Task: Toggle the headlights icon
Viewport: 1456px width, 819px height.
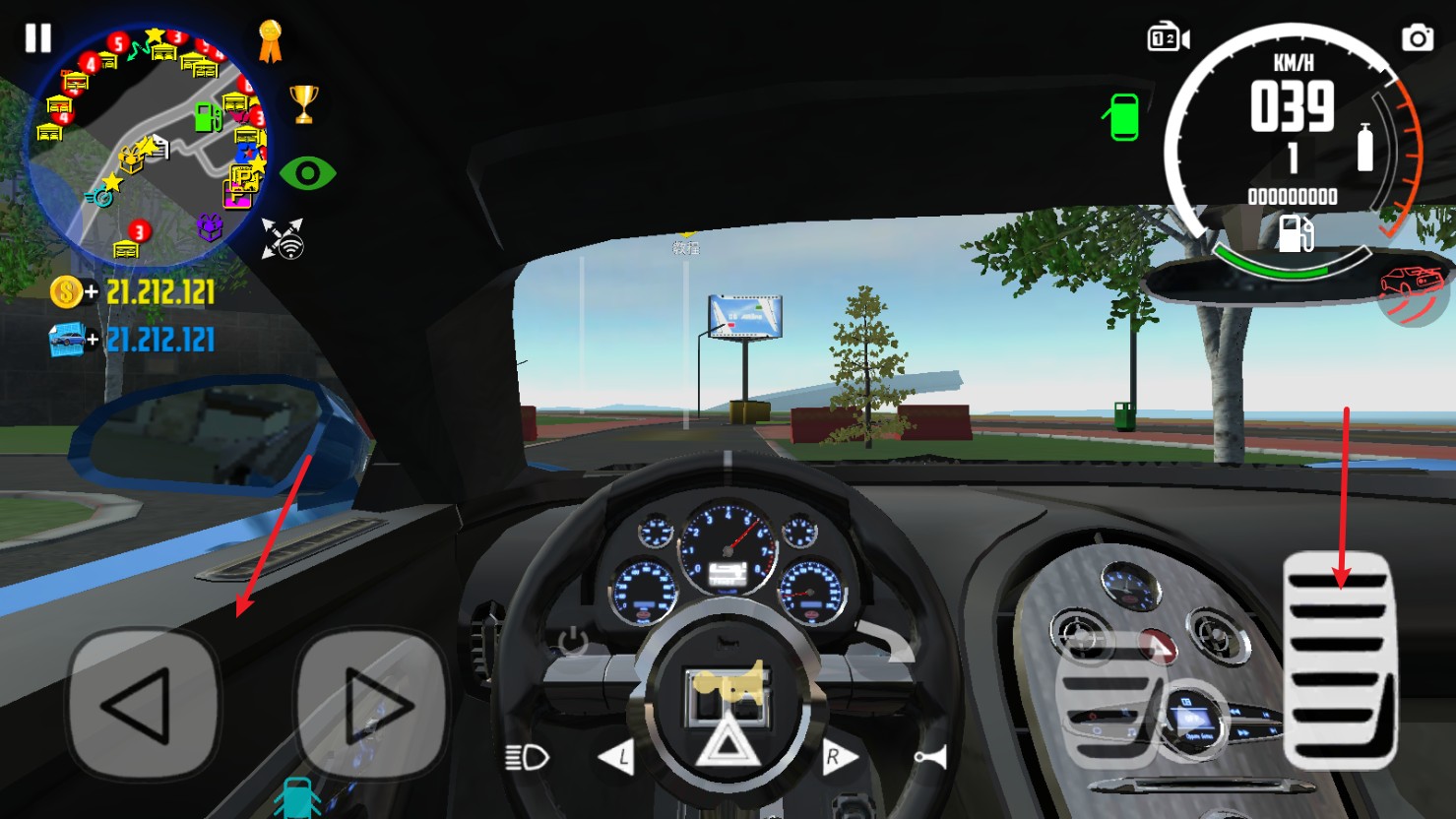Action: [527, 757]
